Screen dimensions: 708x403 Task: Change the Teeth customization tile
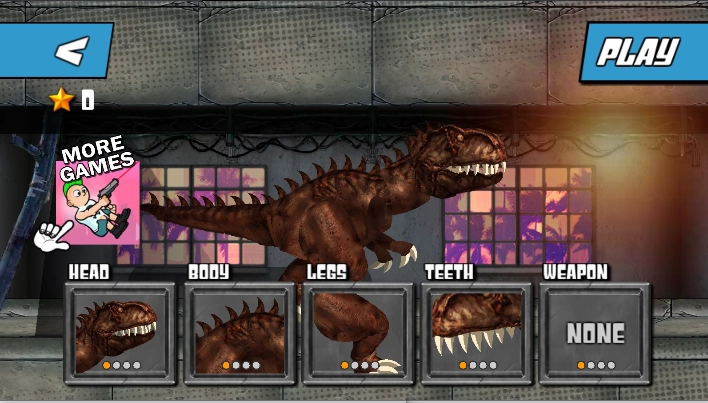[x=477, y=333]
